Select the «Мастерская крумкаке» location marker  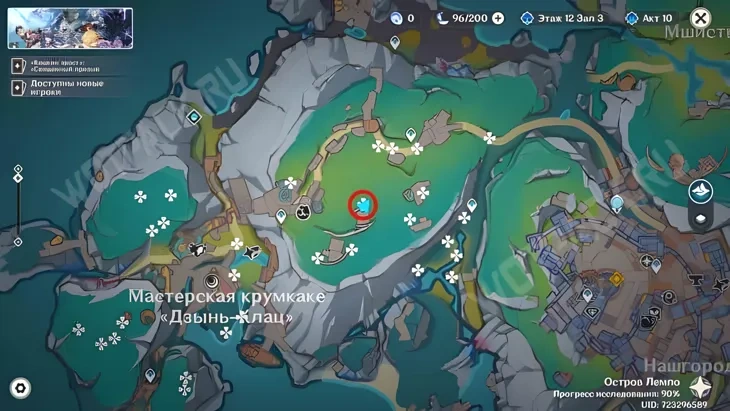pos(211,279)
